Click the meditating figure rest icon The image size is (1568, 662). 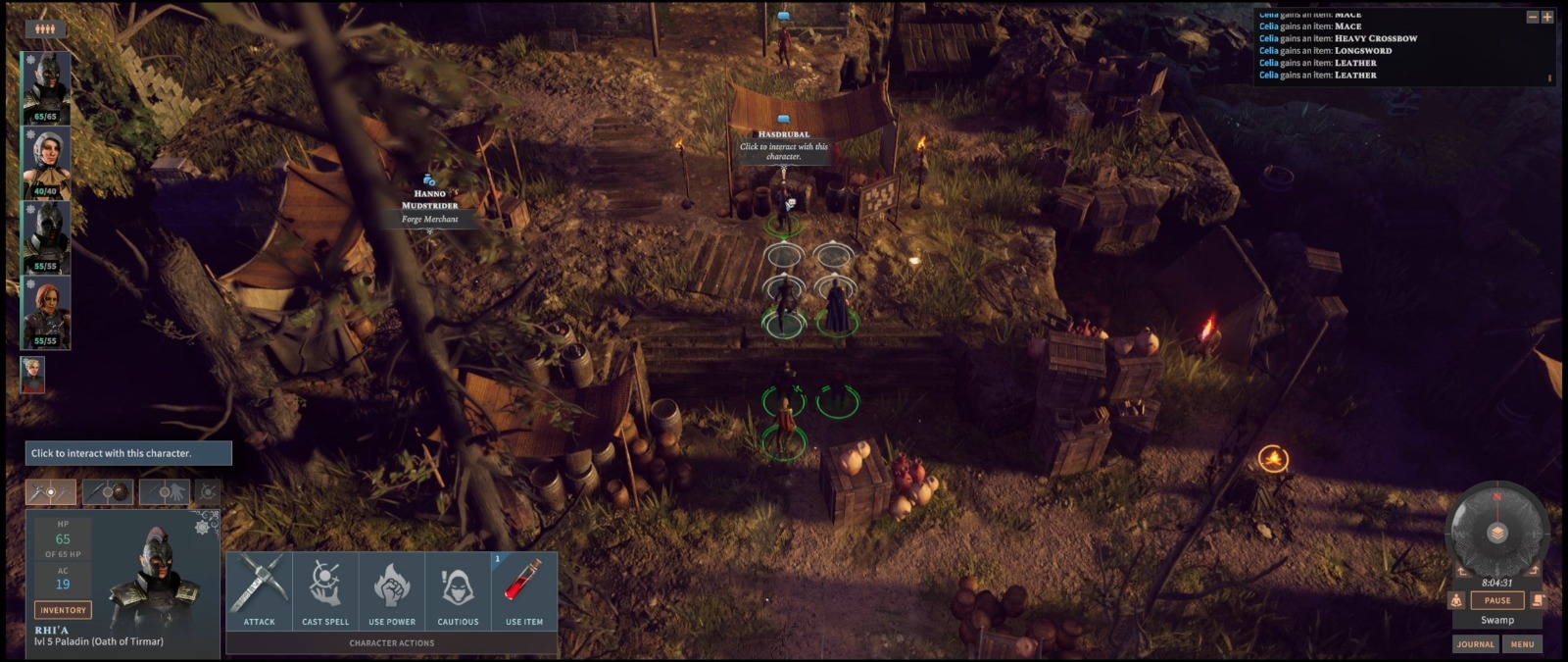point(1456,600)
